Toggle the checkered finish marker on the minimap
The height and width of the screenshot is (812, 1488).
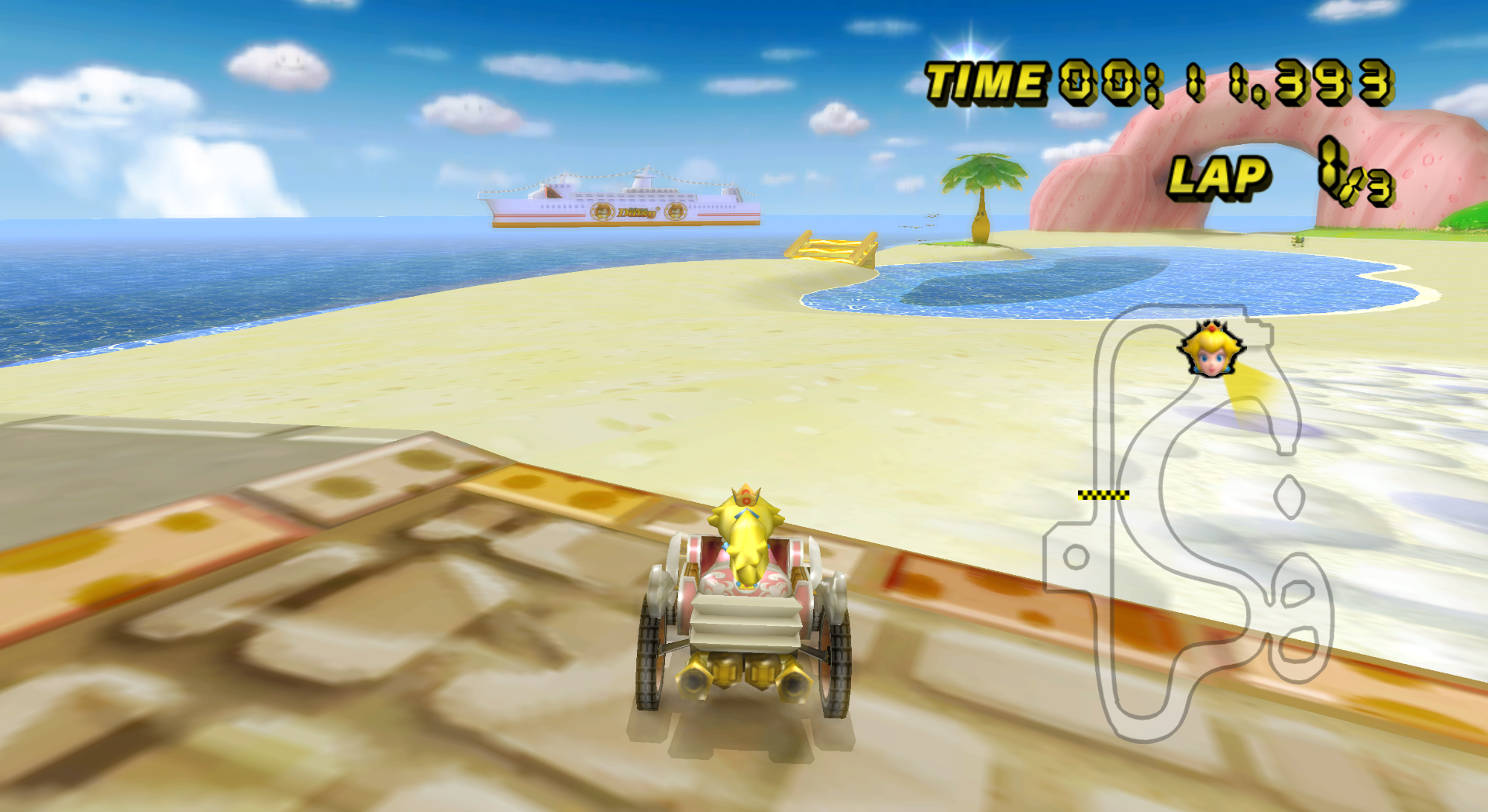pos(1103,494)
